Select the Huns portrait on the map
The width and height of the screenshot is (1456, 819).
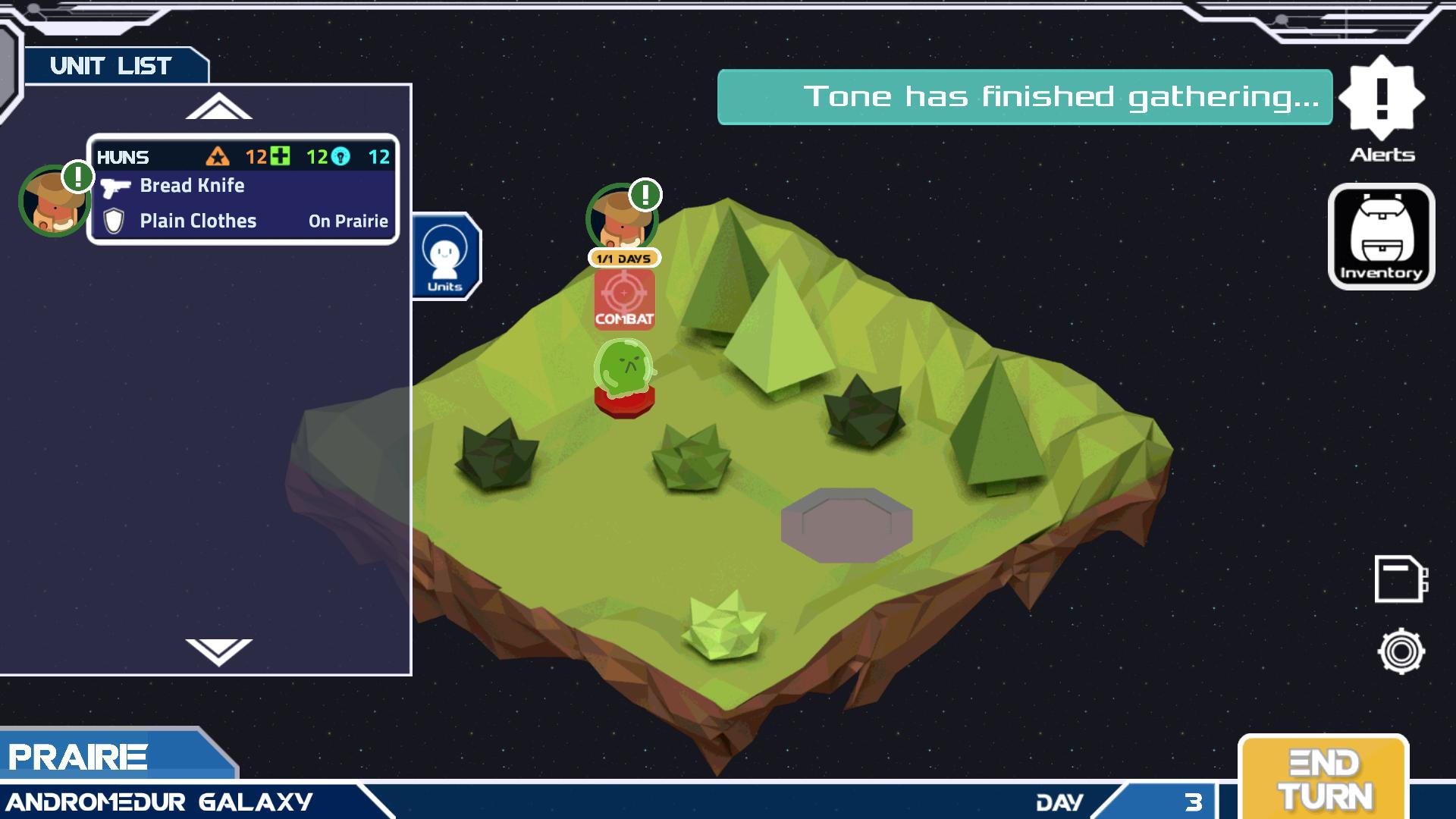click(x=621, y=218)
